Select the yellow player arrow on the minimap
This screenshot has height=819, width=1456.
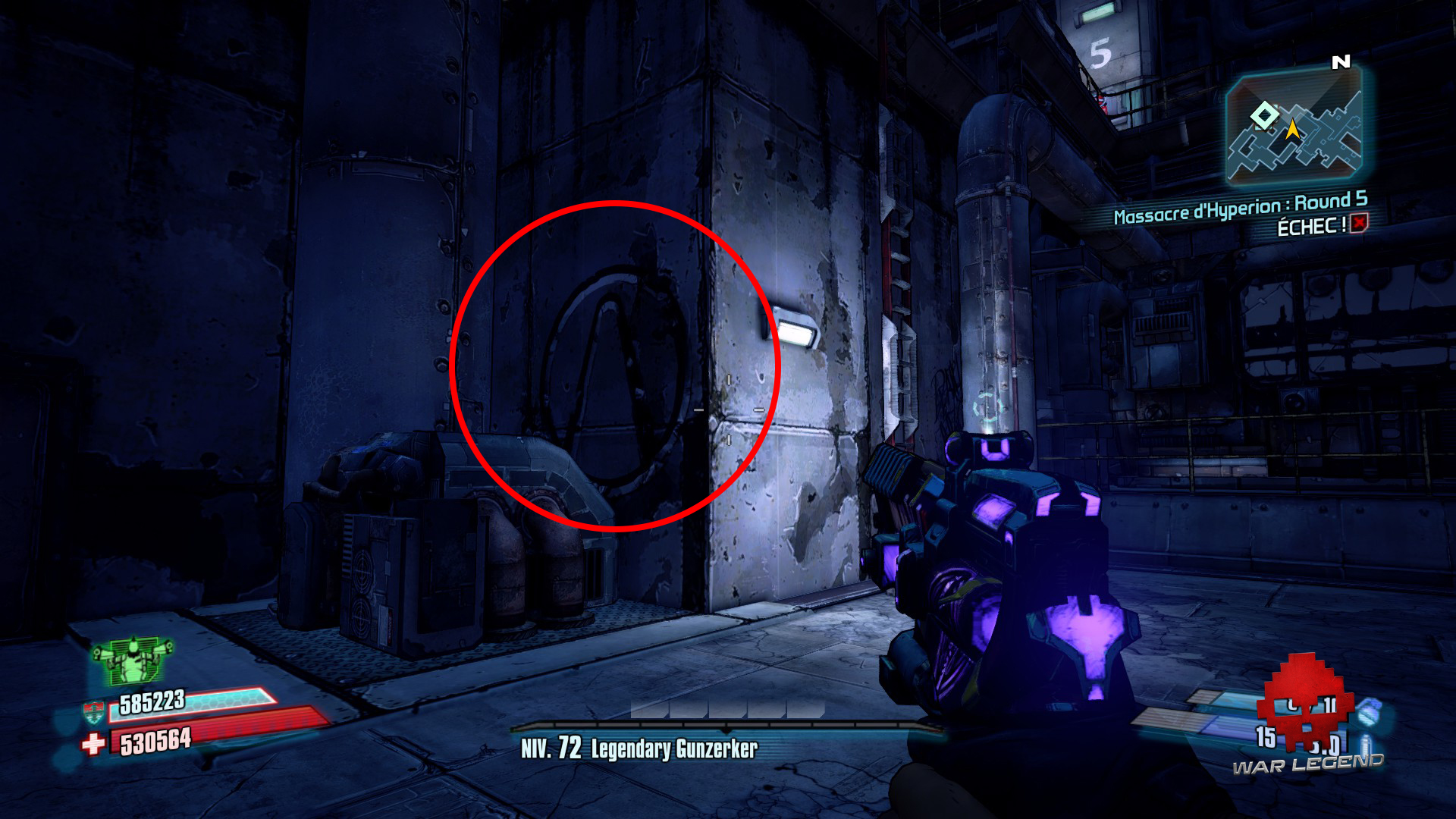click(1291, 130)
